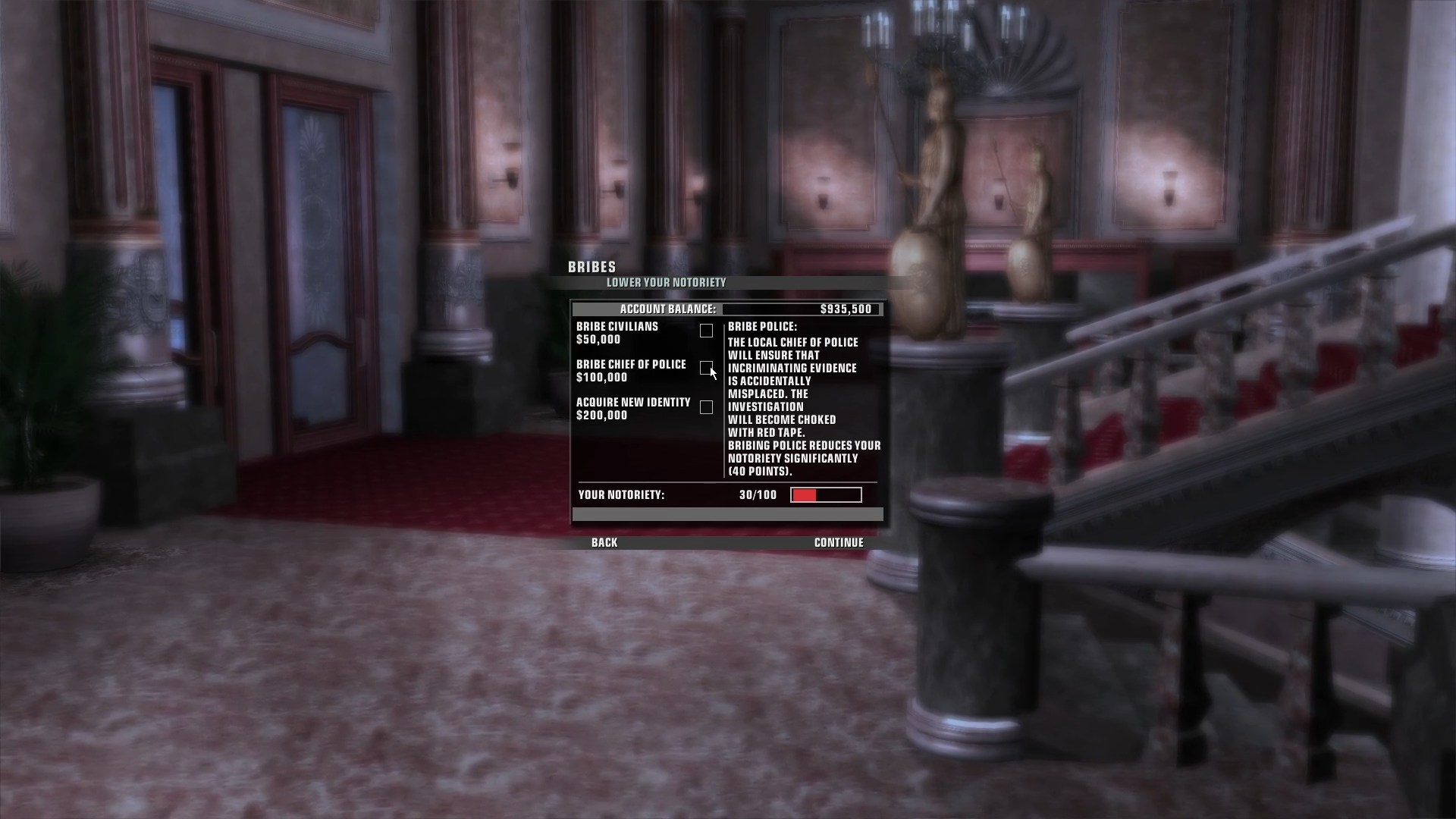Continue past the Bribes menu
The image size is (1456, 819).
tap(839, 542)
